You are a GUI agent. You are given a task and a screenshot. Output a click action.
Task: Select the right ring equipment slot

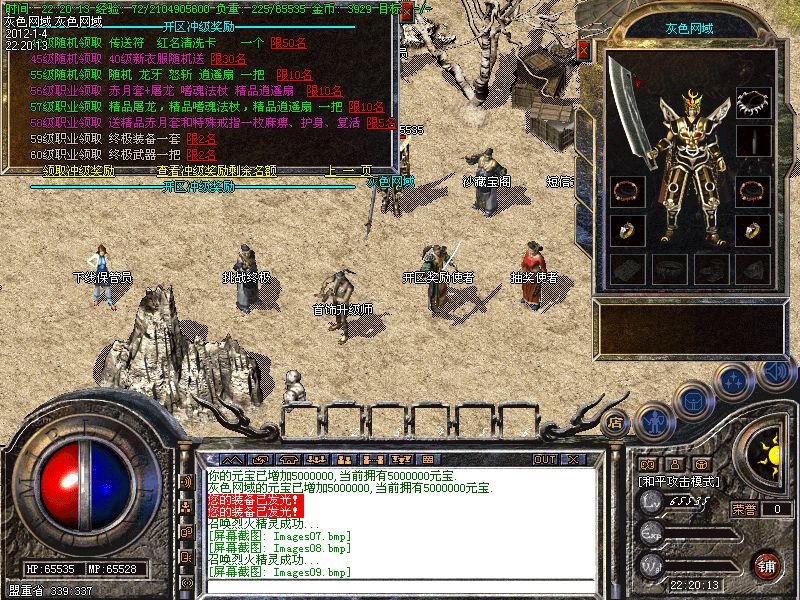752,230
